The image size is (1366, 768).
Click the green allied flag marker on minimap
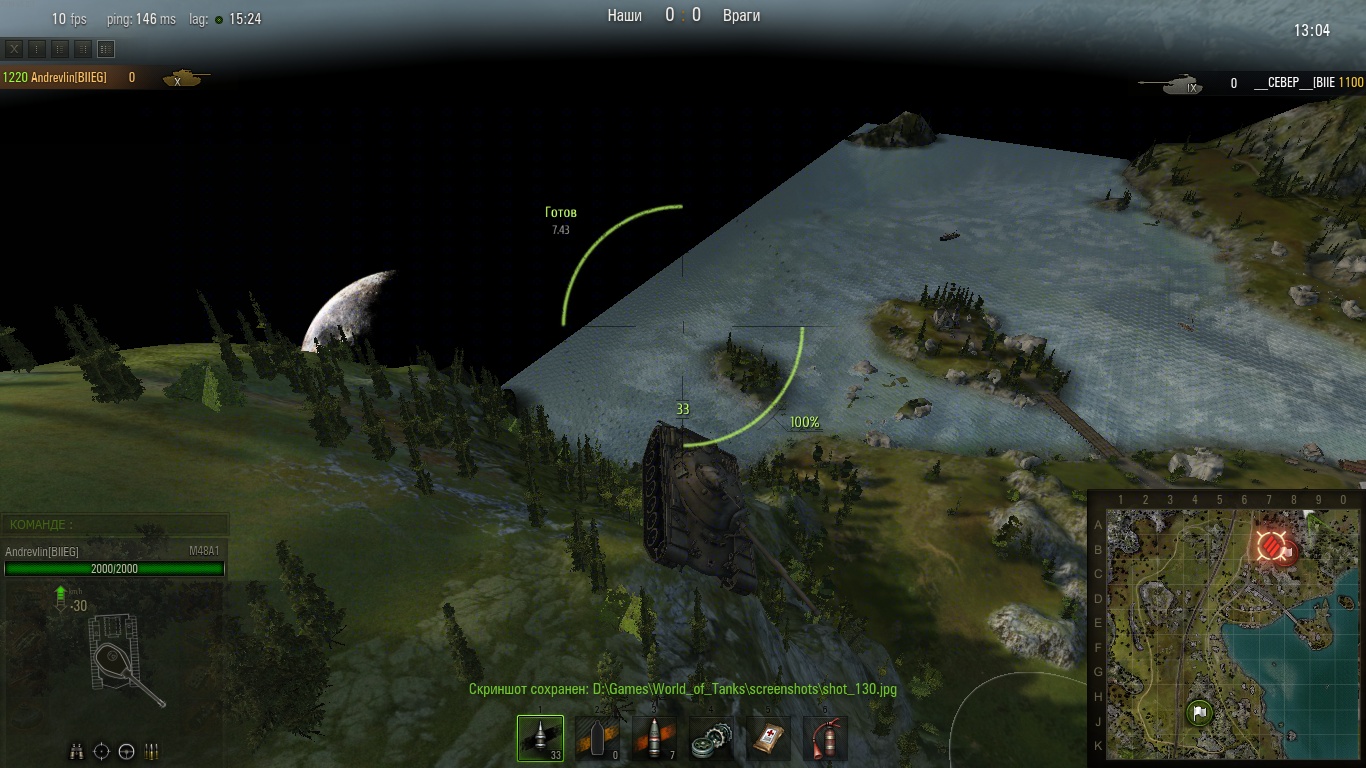(1200, 713)
